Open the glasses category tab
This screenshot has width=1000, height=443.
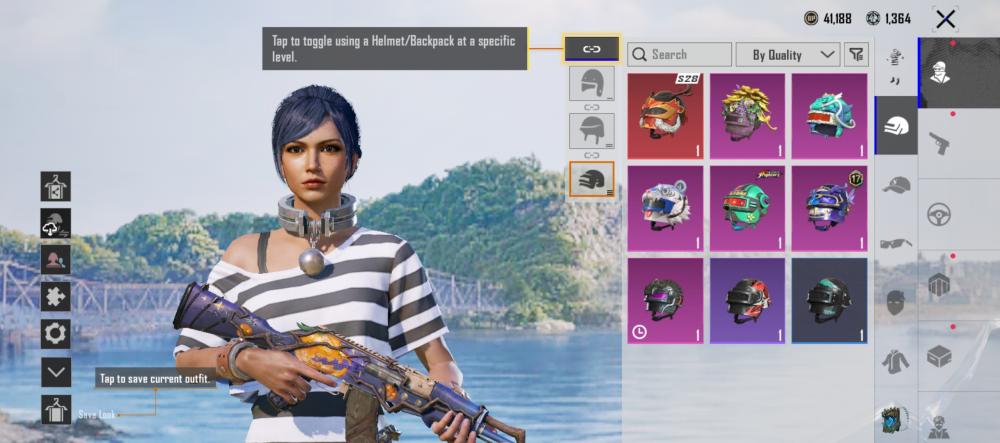(896, 243)
